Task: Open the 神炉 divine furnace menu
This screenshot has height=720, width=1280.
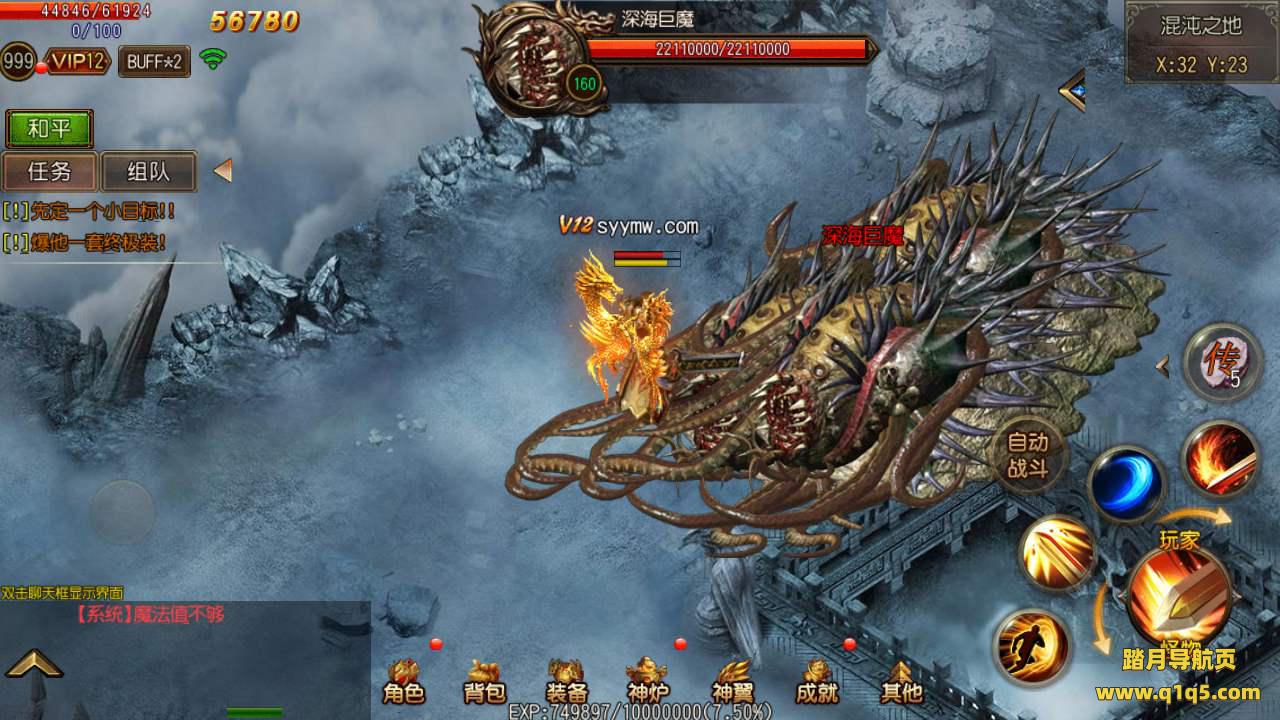Action: 647,682
